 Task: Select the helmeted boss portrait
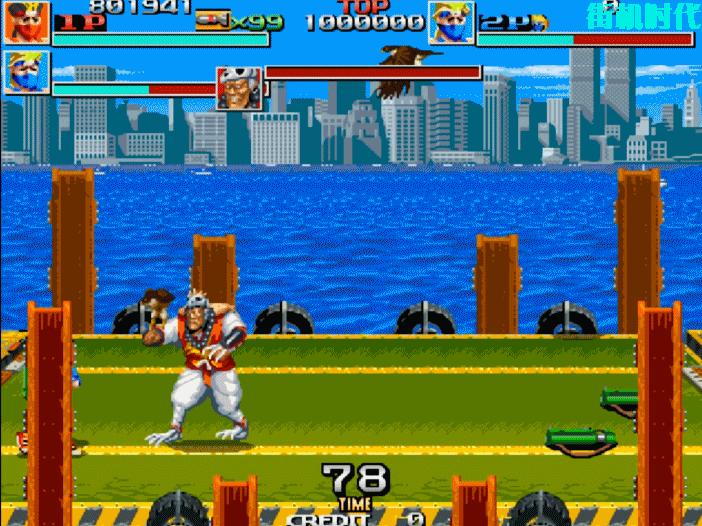[x=239, y=88]
